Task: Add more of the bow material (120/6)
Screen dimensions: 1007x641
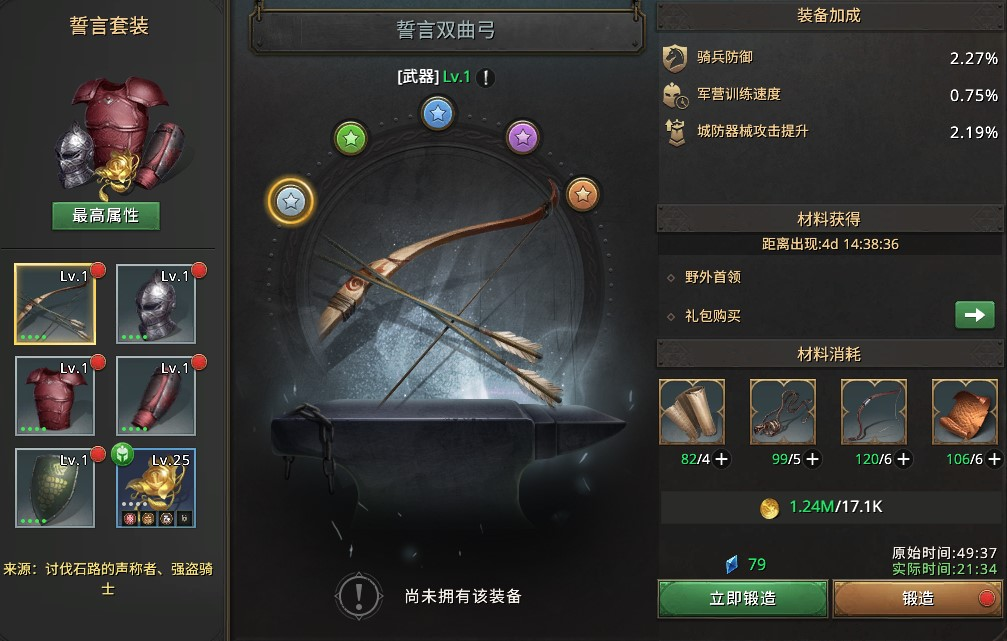Action: coord(904,459)
